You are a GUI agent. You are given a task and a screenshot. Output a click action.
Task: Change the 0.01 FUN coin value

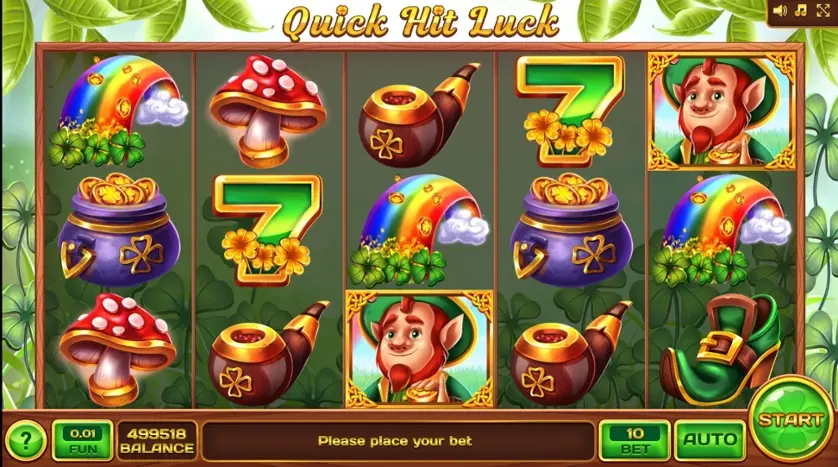tap(82, 438)
